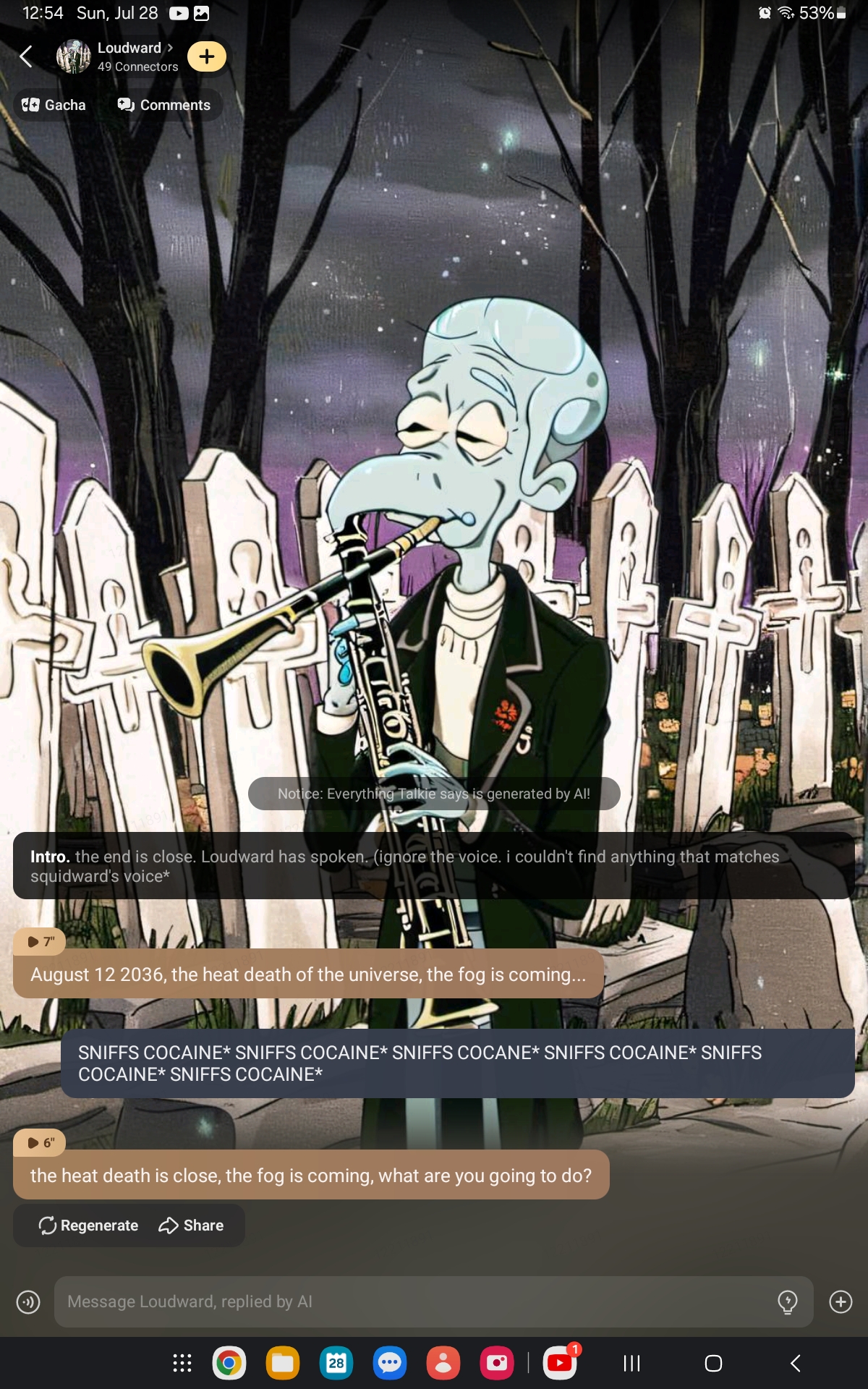The width and height of the screenshot is (868, 1389).
Task: Regenerate the latest AI reply
Action: (x=88, y=1226)
